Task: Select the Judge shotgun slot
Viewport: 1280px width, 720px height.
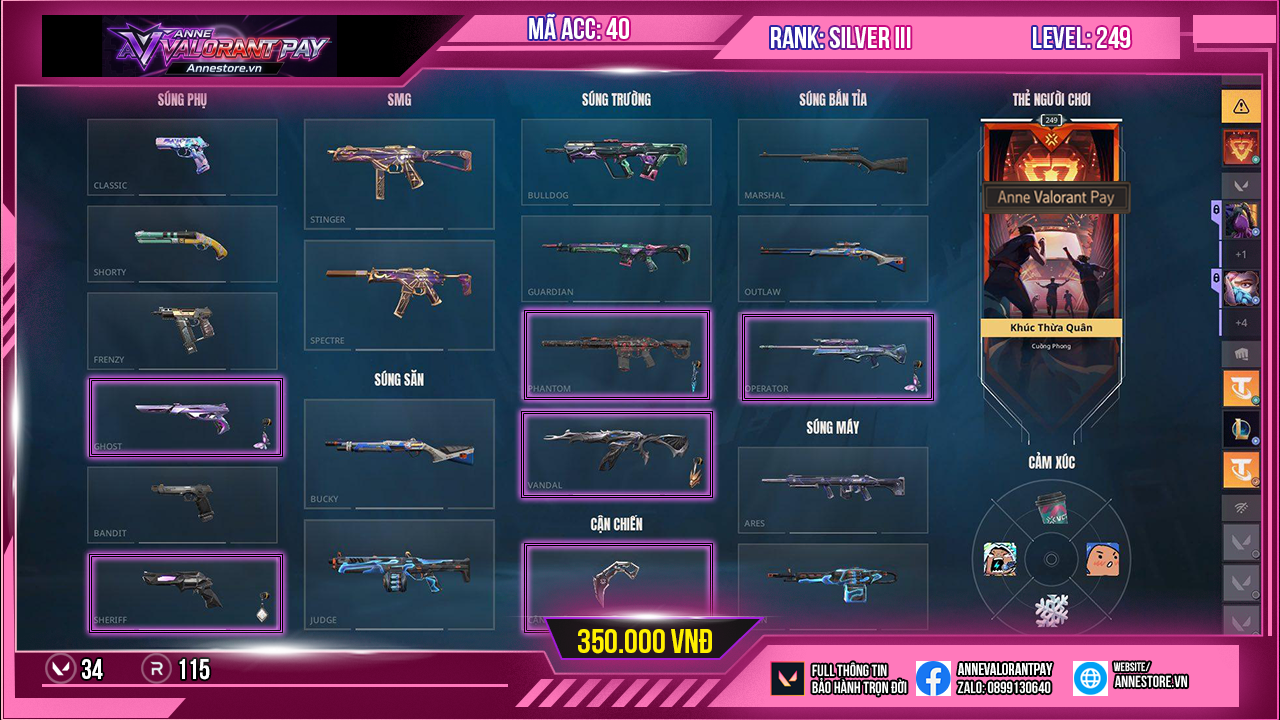Action: click(x=399, y=574)
